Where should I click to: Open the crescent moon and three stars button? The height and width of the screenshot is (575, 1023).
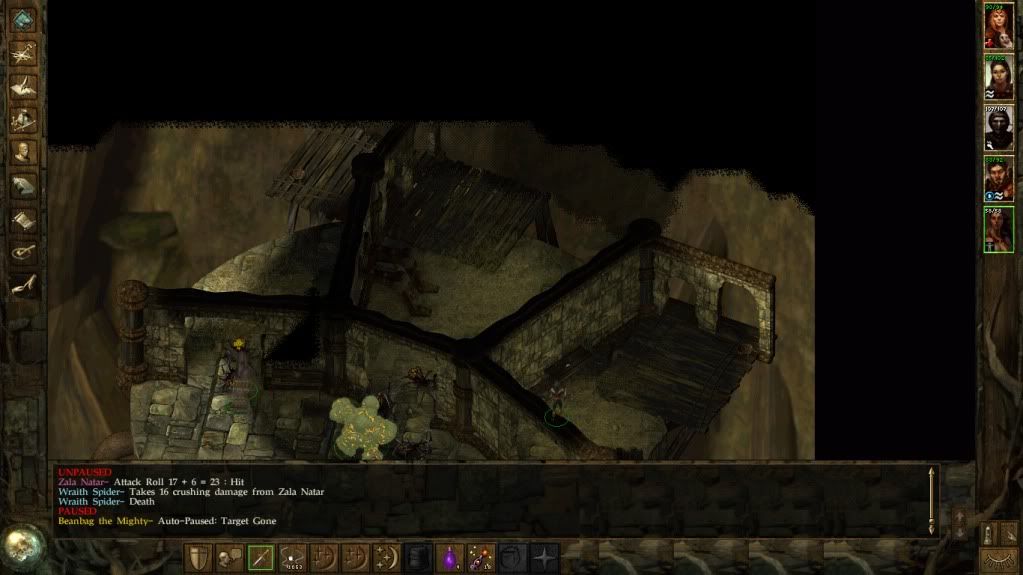point(386,558)
